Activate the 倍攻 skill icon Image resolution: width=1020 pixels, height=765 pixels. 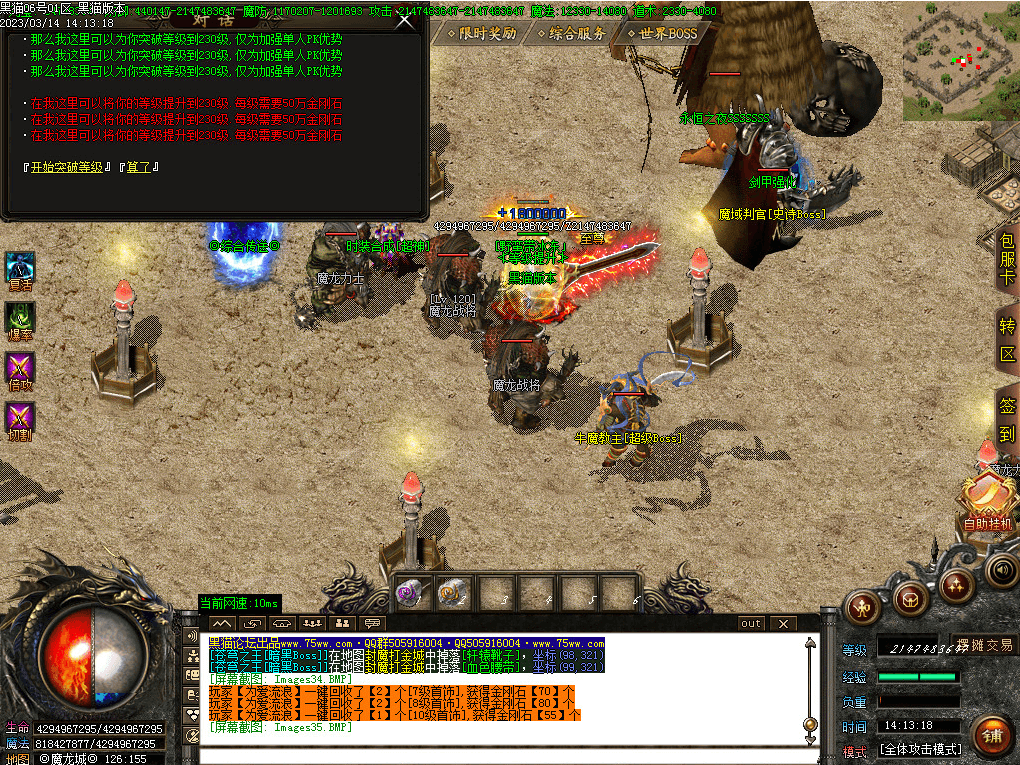point(21,367)
